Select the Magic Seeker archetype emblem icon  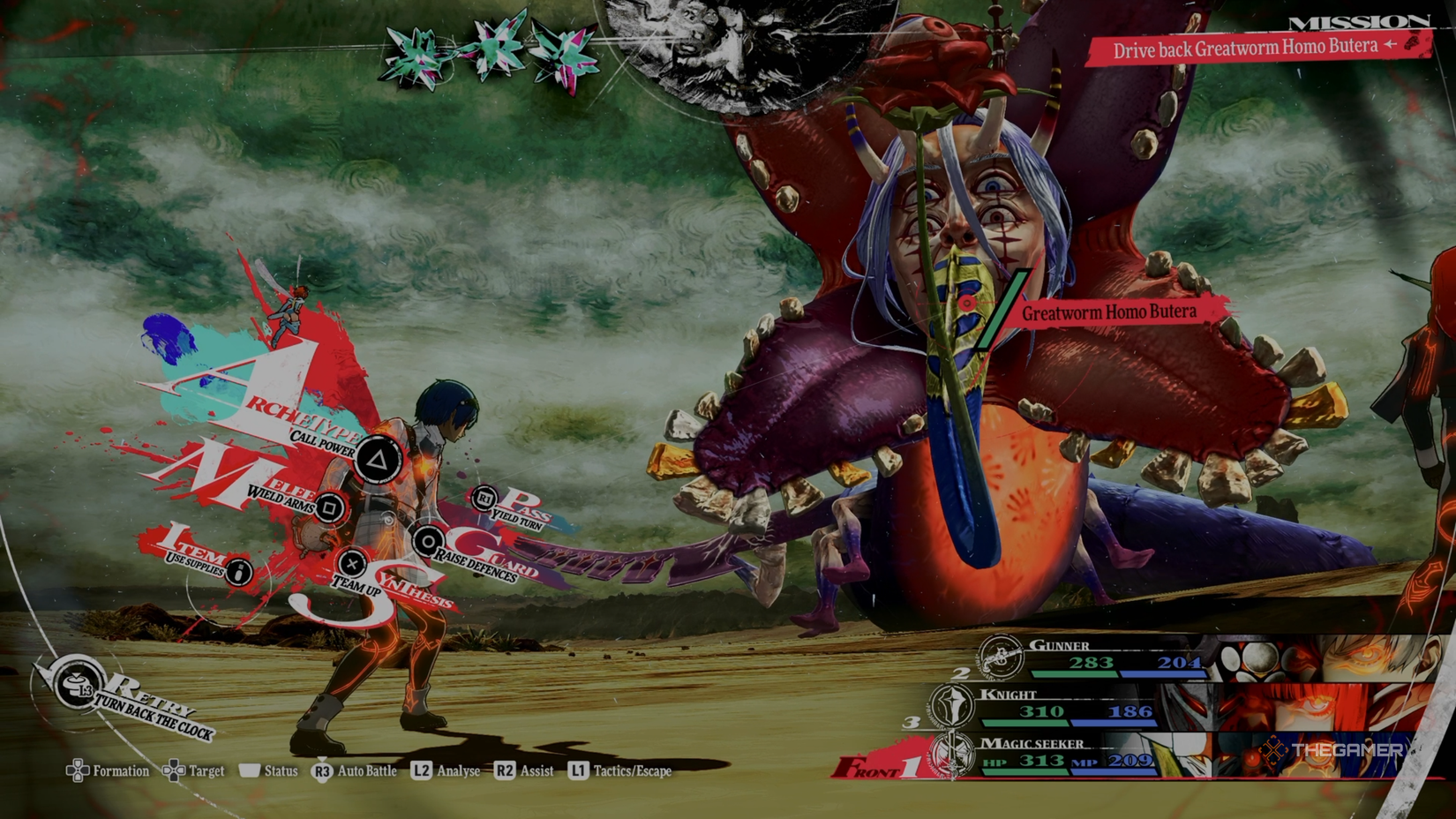[x=951, y=755]
